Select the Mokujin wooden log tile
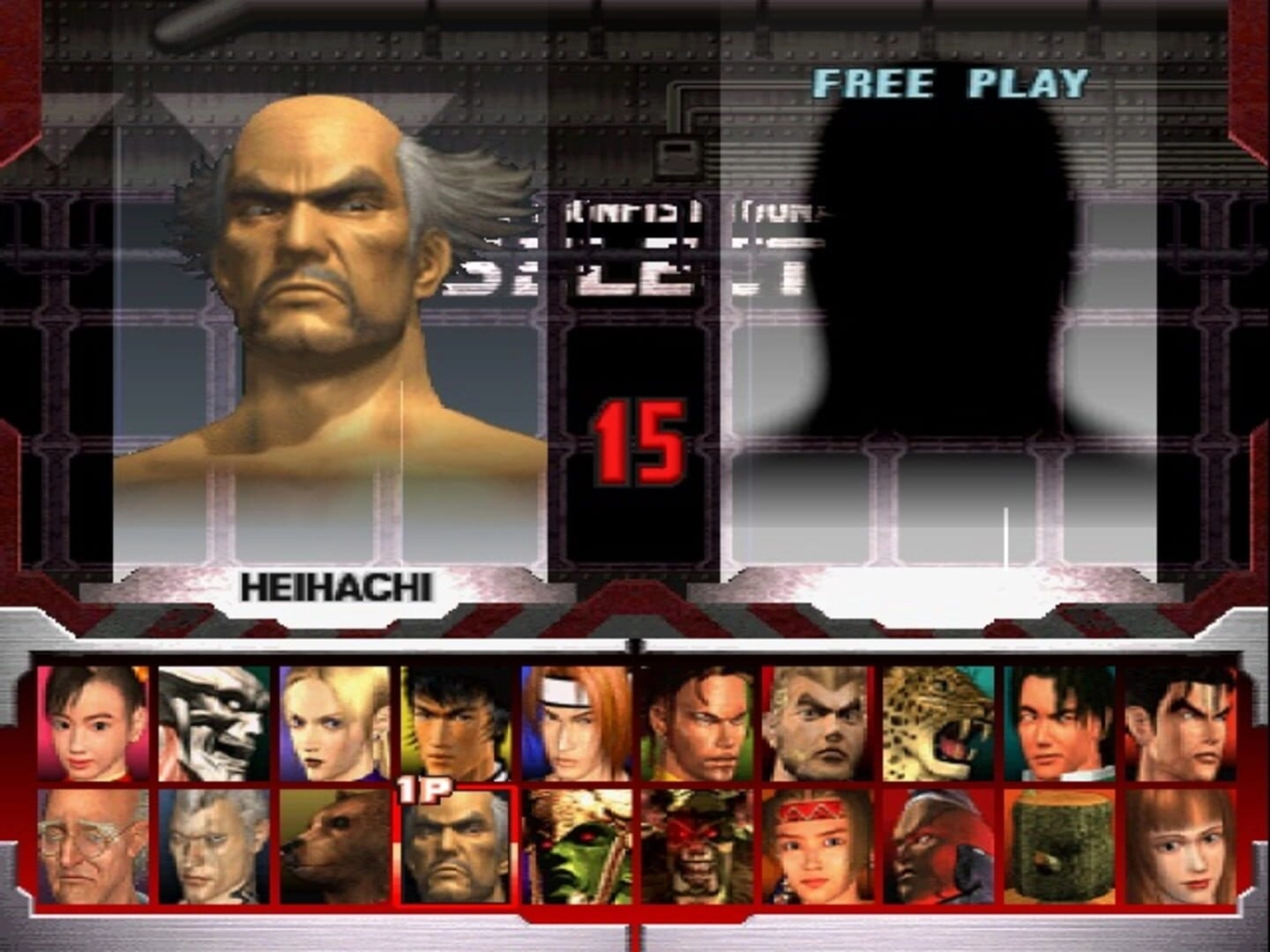This screenshot has width=1270, height=952. [x=1059, y=846]
